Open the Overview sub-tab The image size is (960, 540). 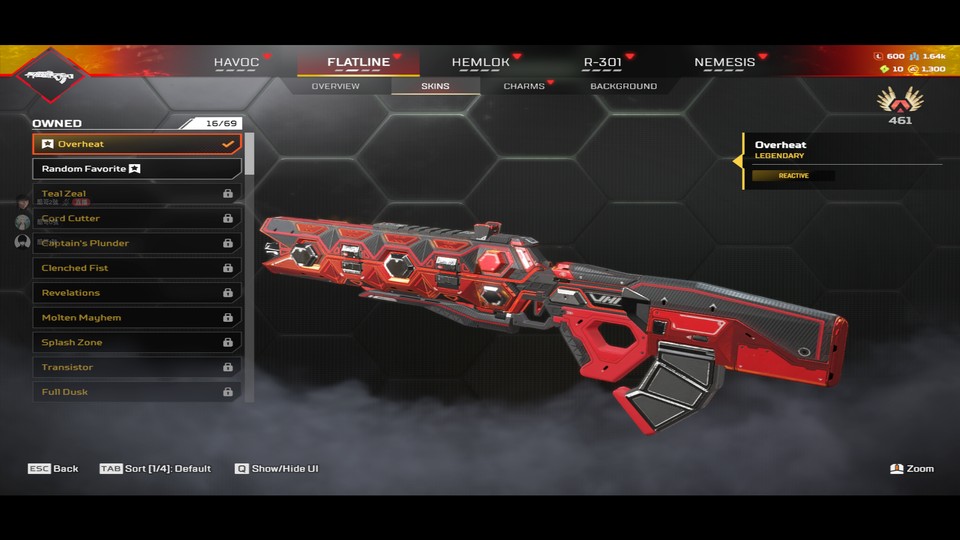click(335, 86)
